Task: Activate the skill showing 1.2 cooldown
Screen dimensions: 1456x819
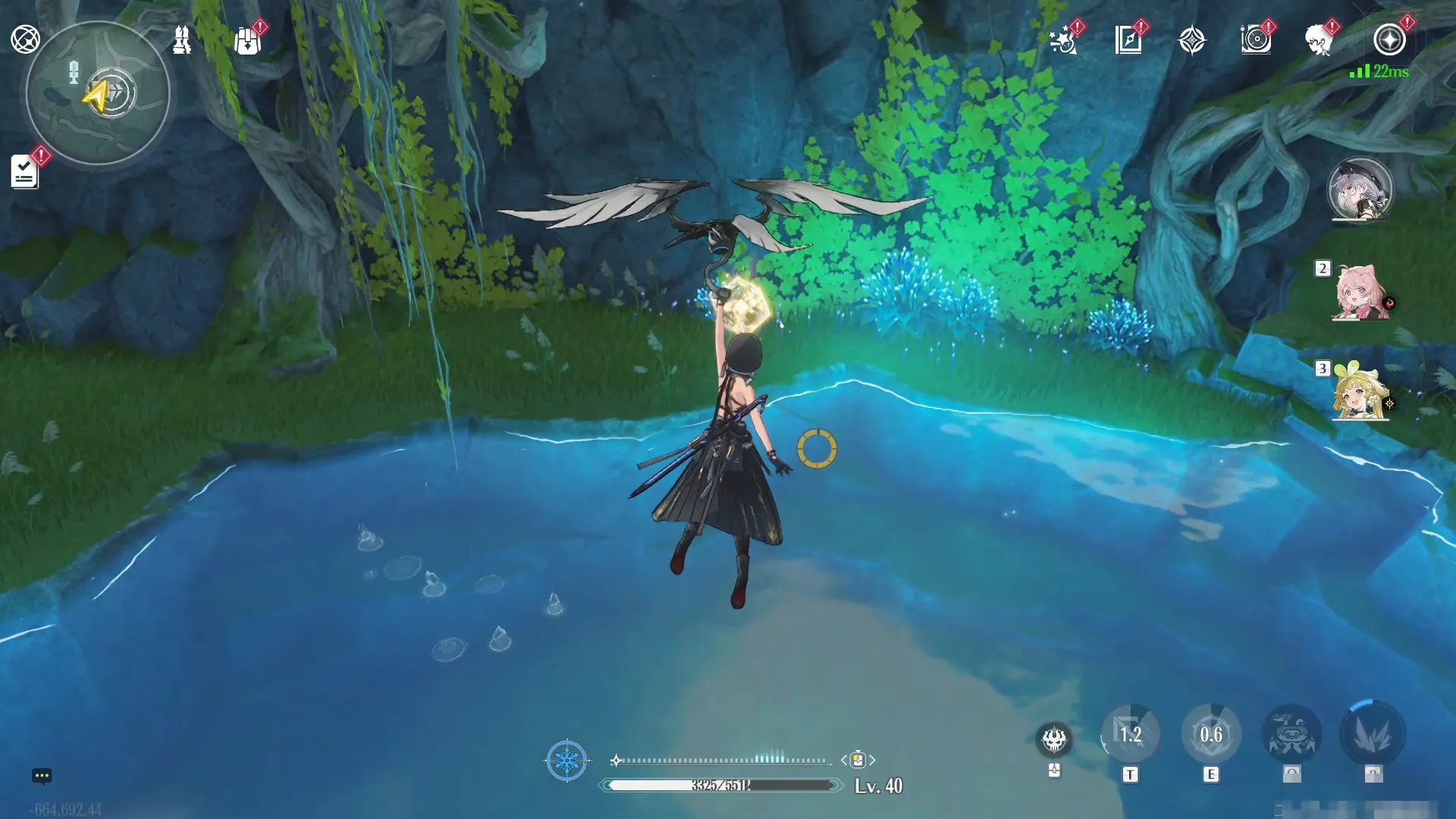Action: (x=1130, y=734)
